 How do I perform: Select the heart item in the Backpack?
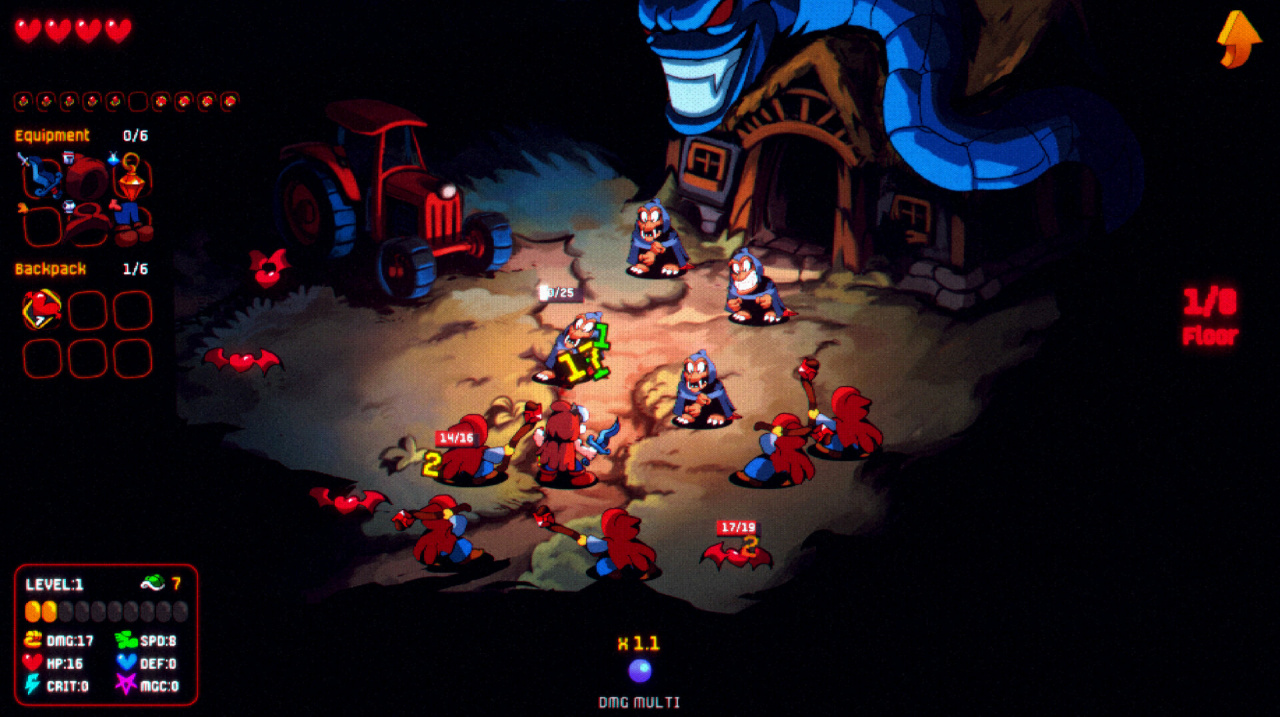tap(42, 310)
